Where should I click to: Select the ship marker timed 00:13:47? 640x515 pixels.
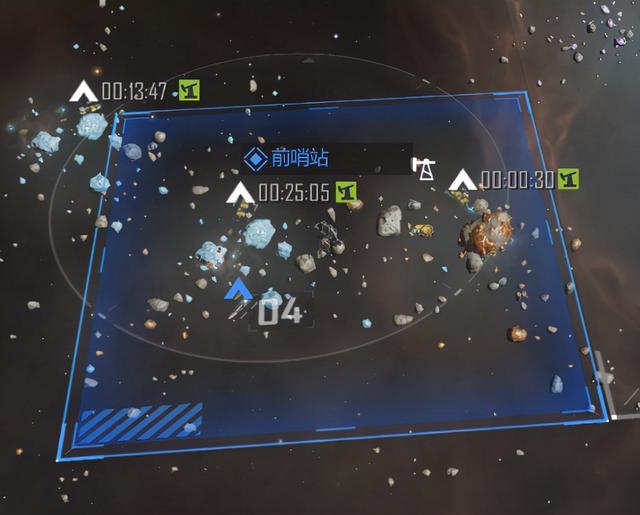[x=84, y=92]
